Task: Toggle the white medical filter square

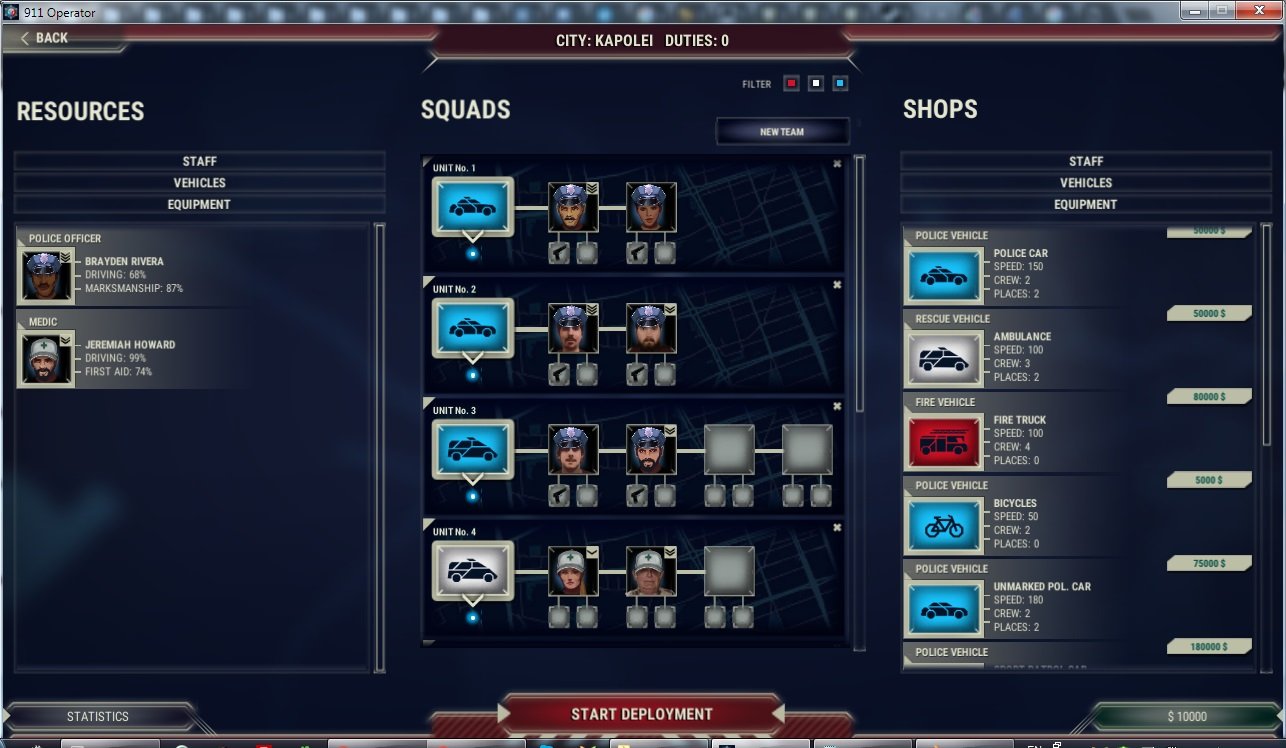Action: coord(814,83)
